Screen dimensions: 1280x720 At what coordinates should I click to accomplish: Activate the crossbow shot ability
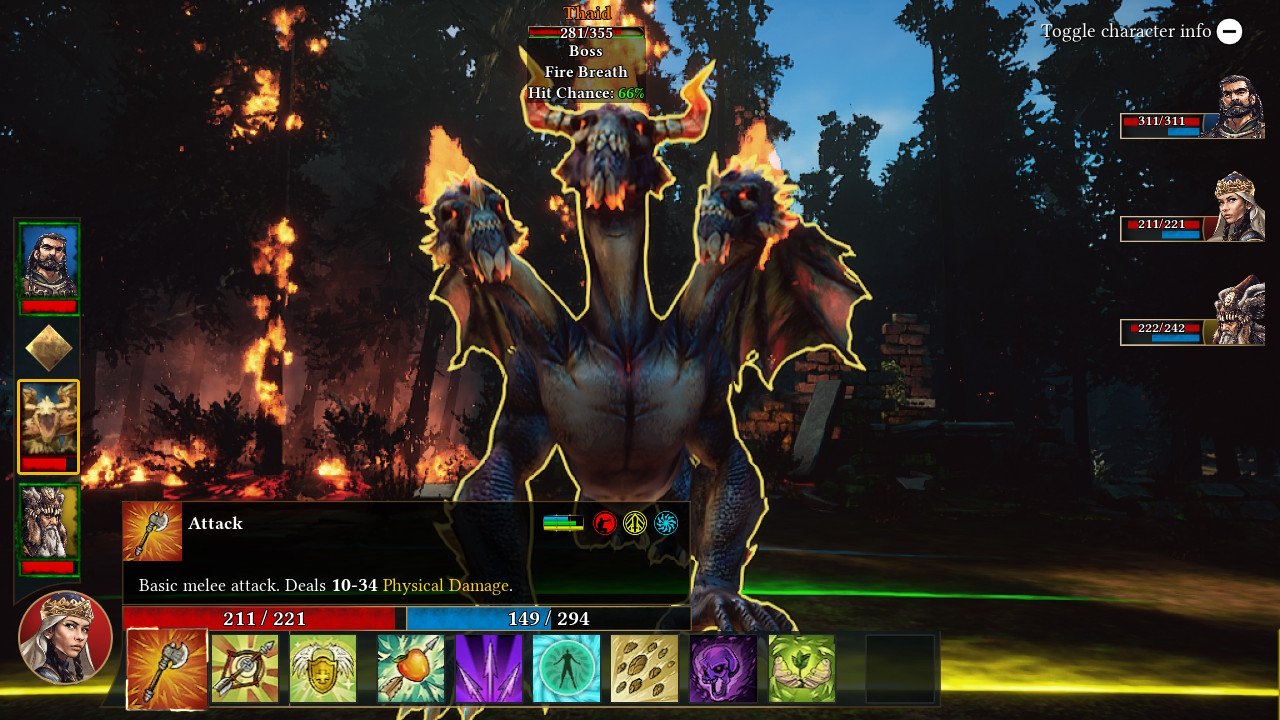pyautogui.click(x=245, y=669)
